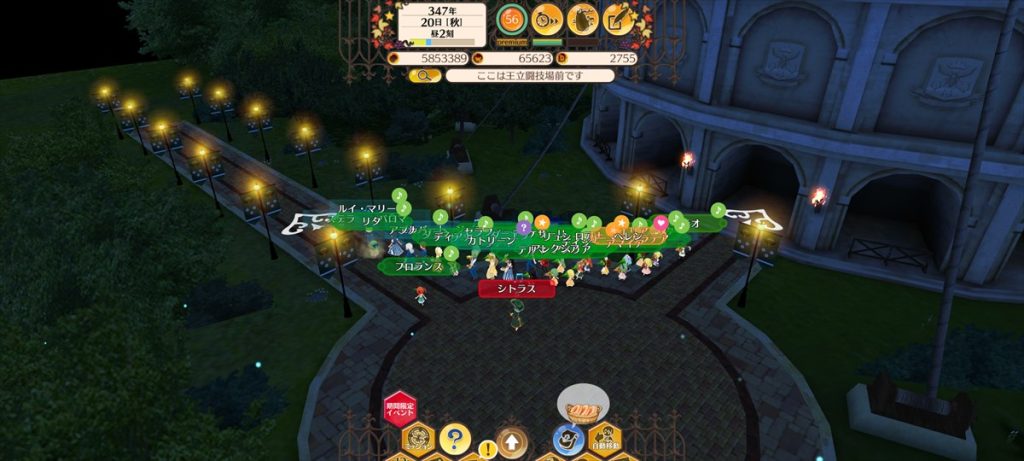The image size is (1024, 461).
Task: Check the yellow exclamation mark notice
Action: click(487, 448)
